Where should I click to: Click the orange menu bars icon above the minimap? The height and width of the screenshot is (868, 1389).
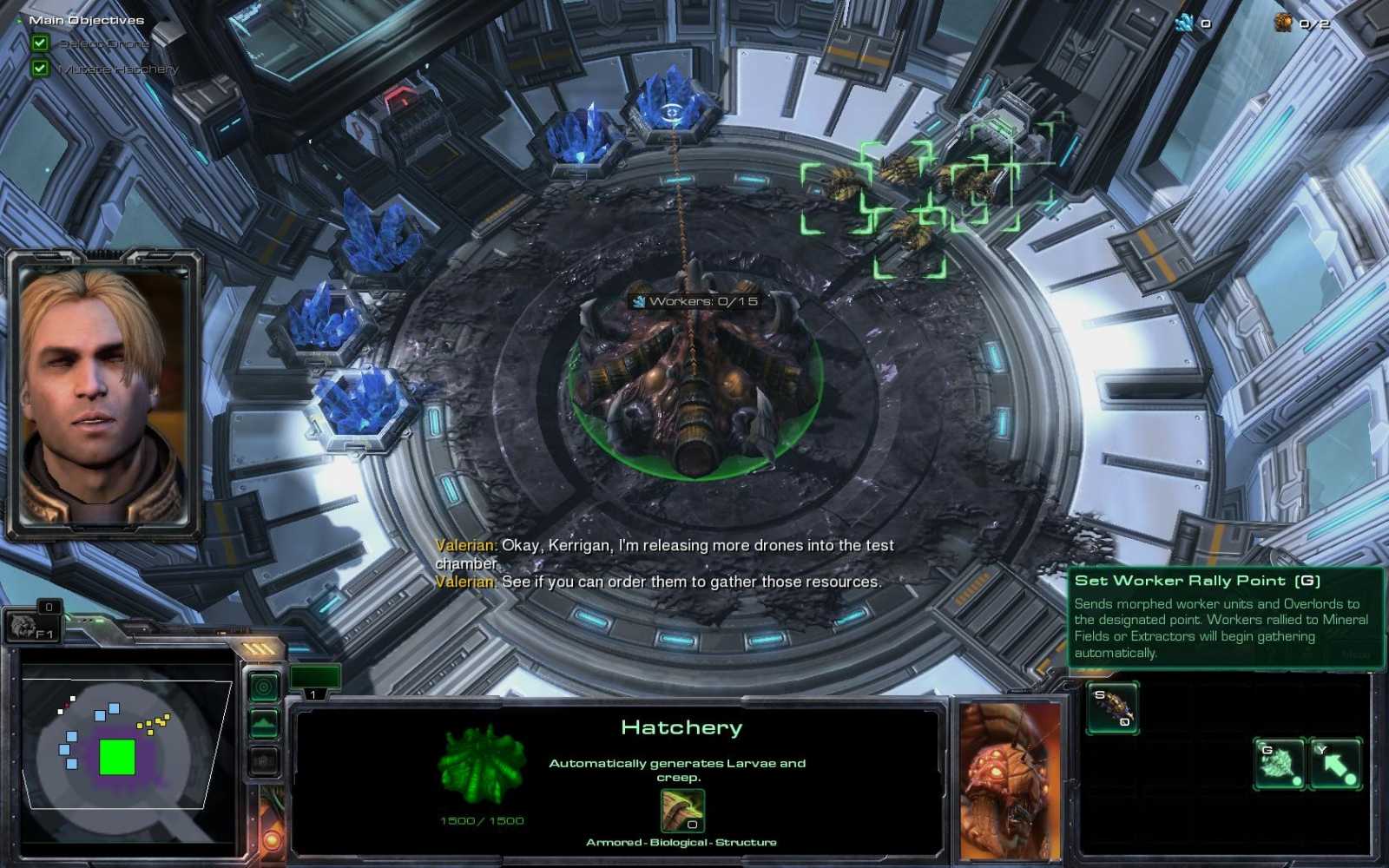258,647
